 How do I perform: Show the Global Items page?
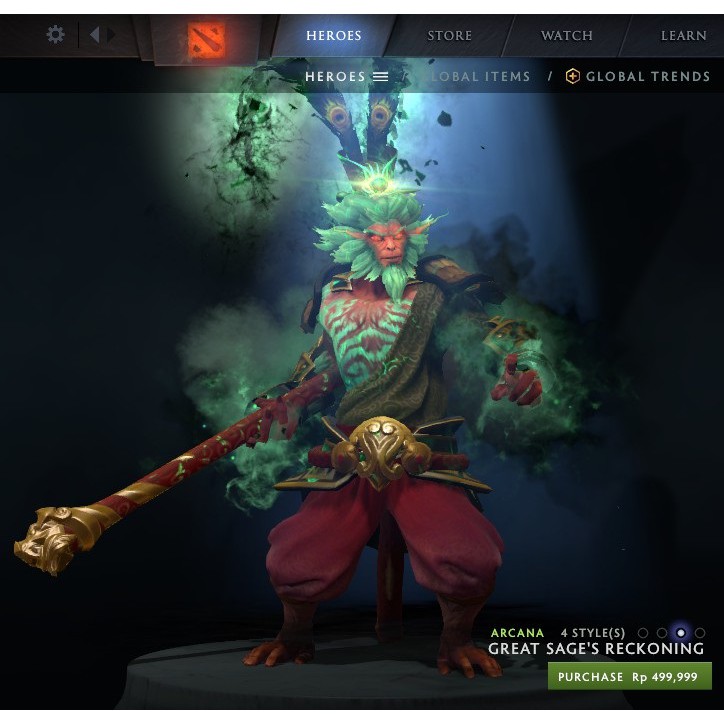(x=480, y=76)
